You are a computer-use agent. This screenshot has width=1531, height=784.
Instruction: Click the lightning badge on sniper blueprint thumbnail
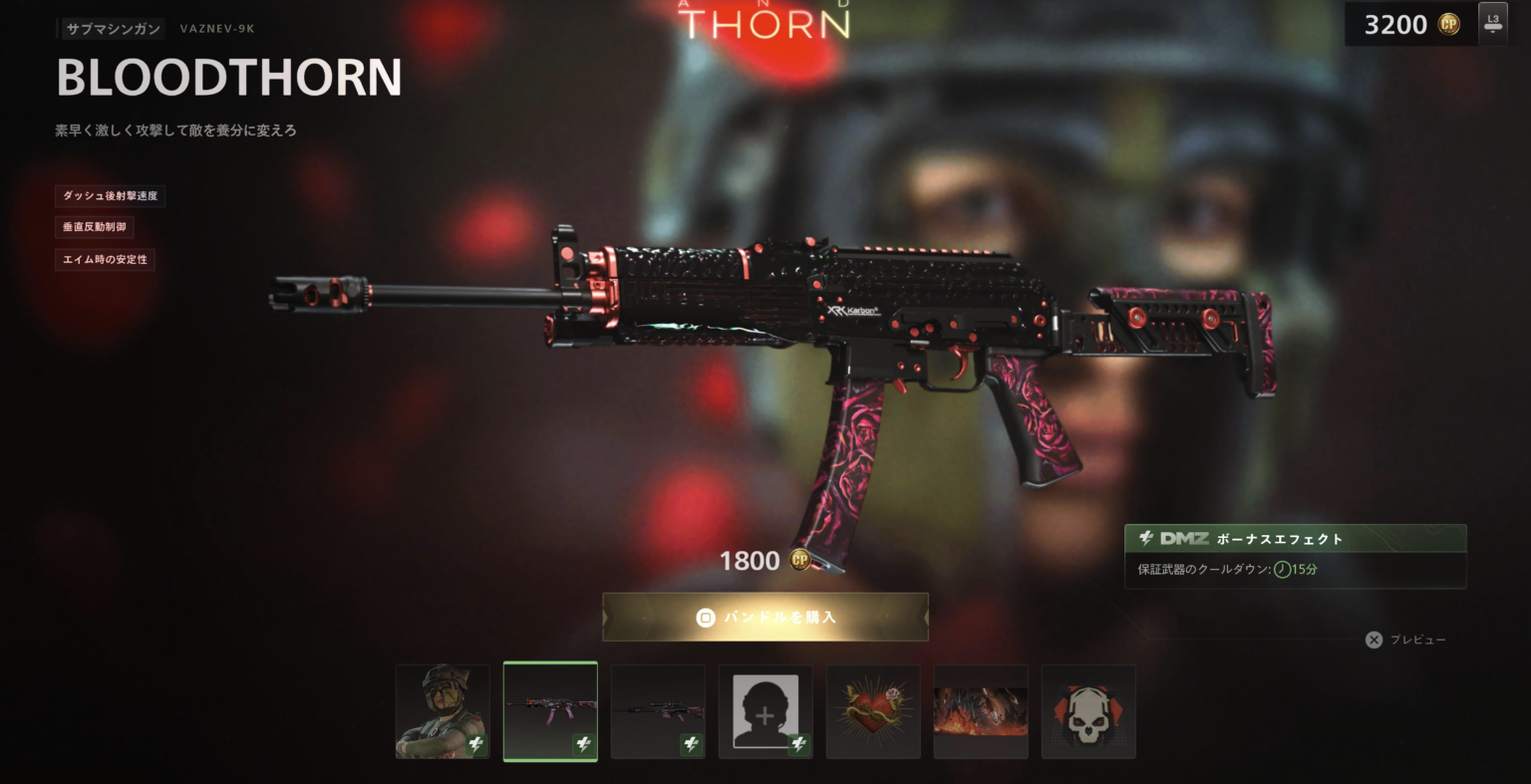[x=692, y=743]
